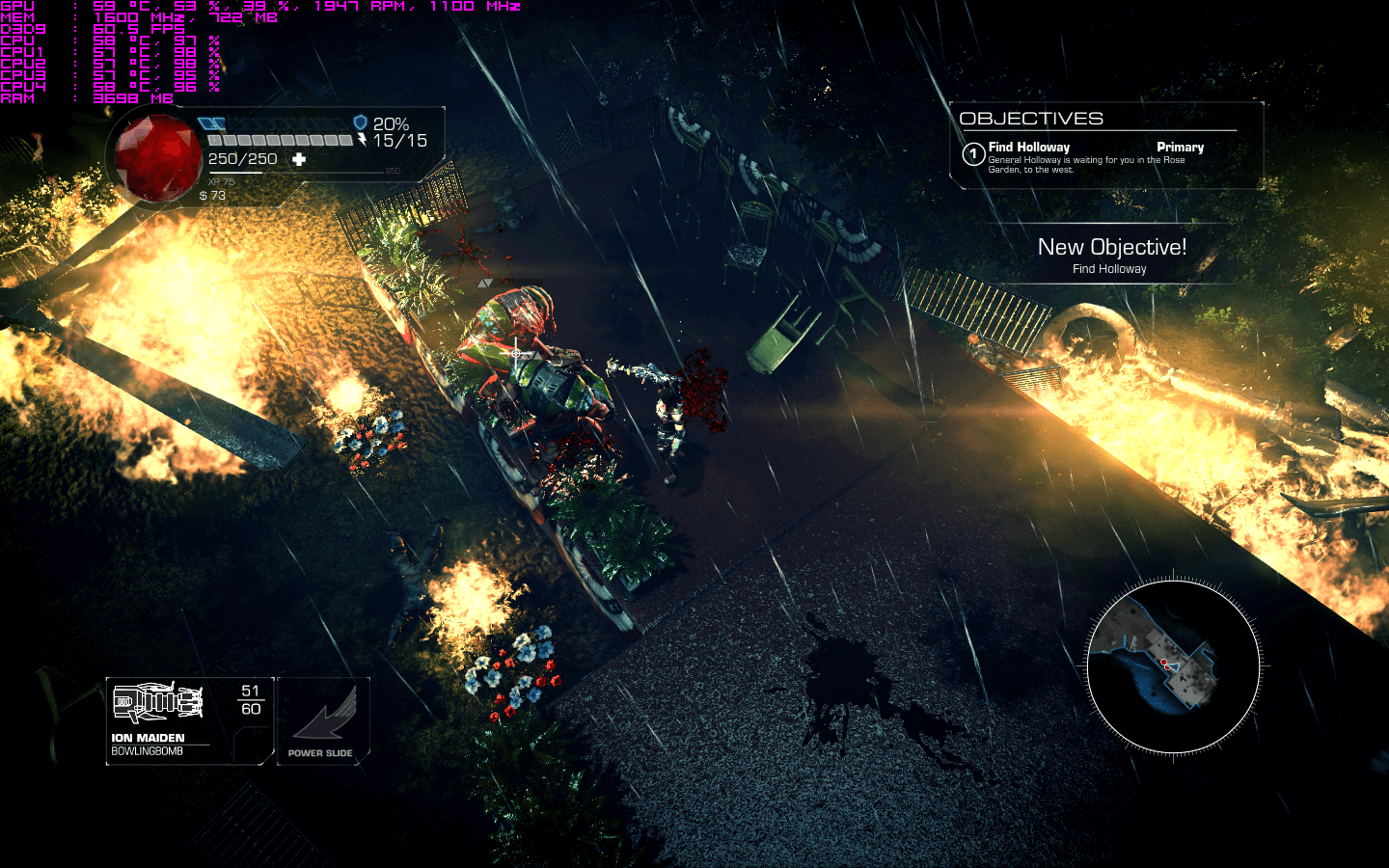This screenshot has height=868, width=1389.
Task: Click the red gem character portrait
Action: click(155, 159)
